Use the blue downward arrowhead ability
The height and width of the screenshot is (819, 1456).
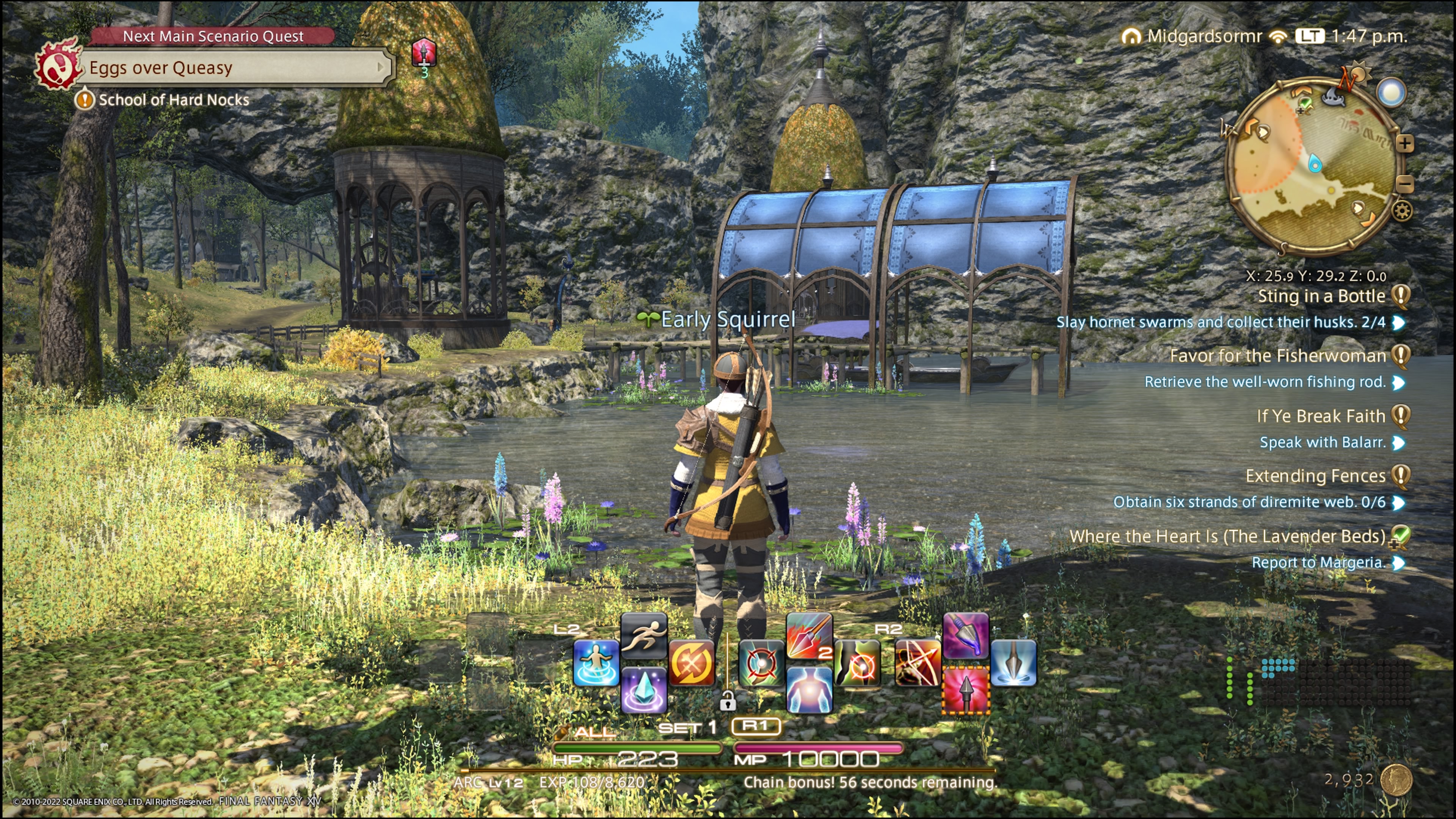coord(1013,663)
